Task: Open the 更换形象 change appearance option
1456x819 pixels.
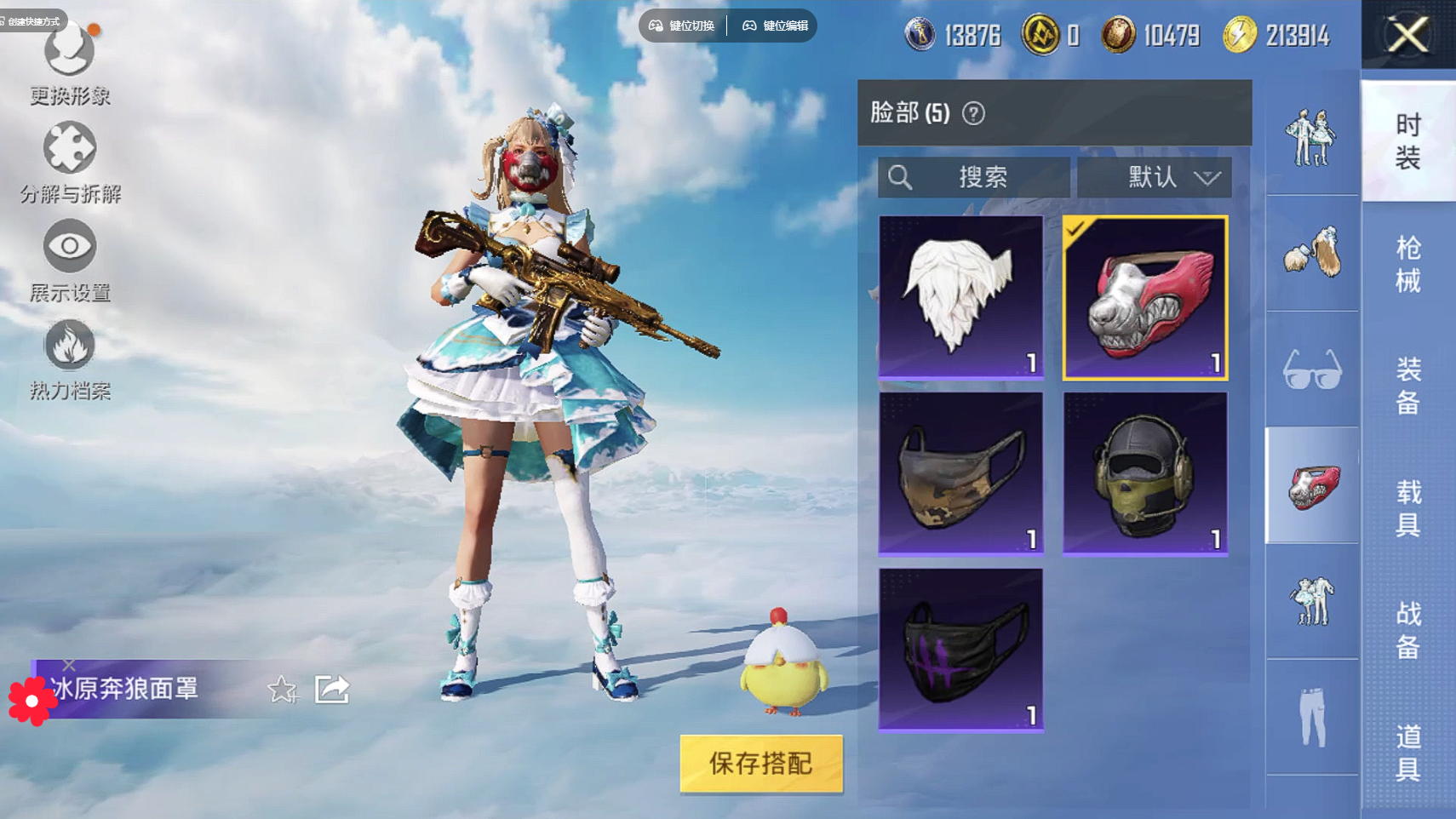Action: click(70, 64)
